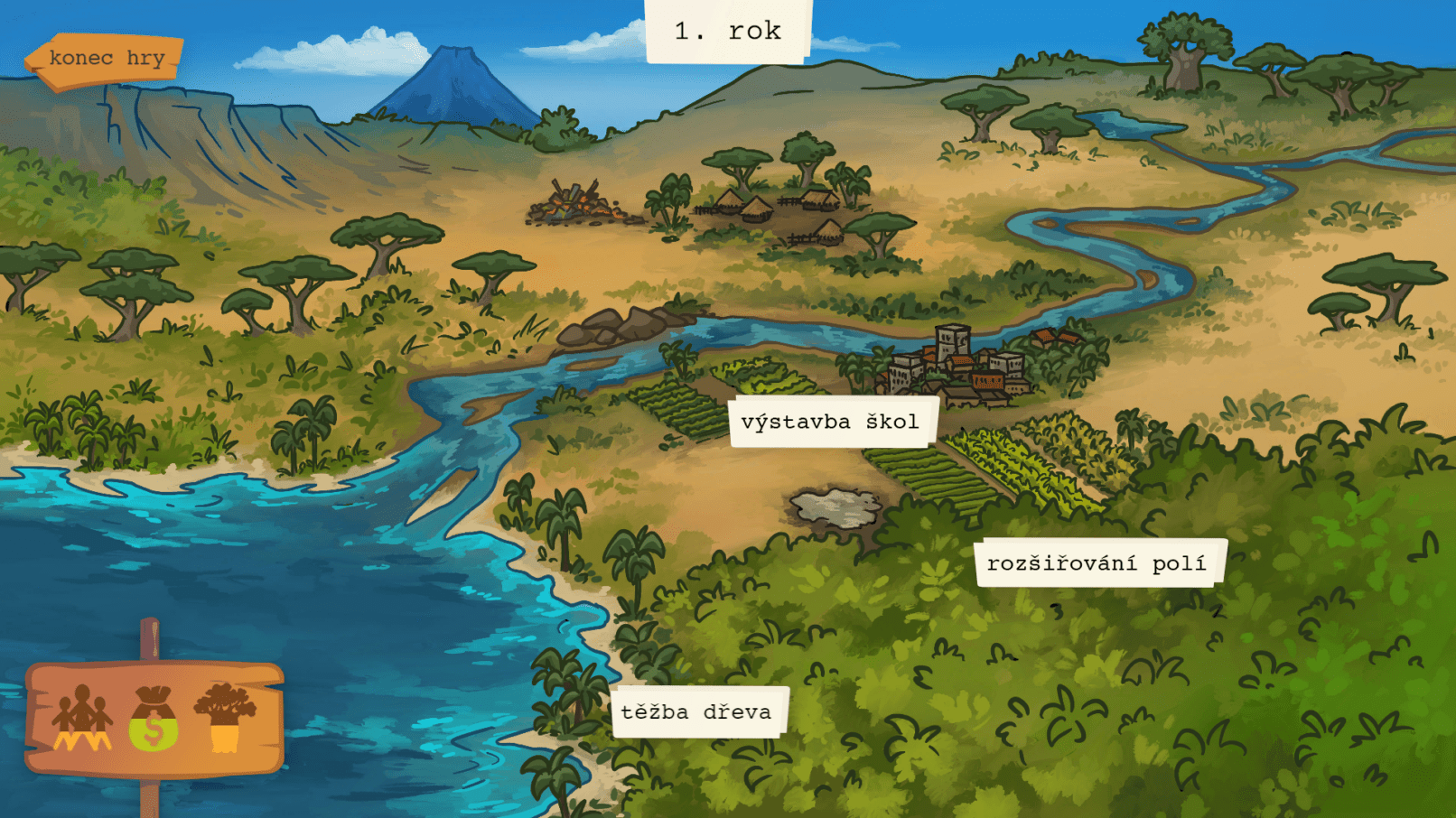This screenshot has width=1456, height=818.
Task: Pick the "těžba dřeva" logging action
Action: pos(696,711)
